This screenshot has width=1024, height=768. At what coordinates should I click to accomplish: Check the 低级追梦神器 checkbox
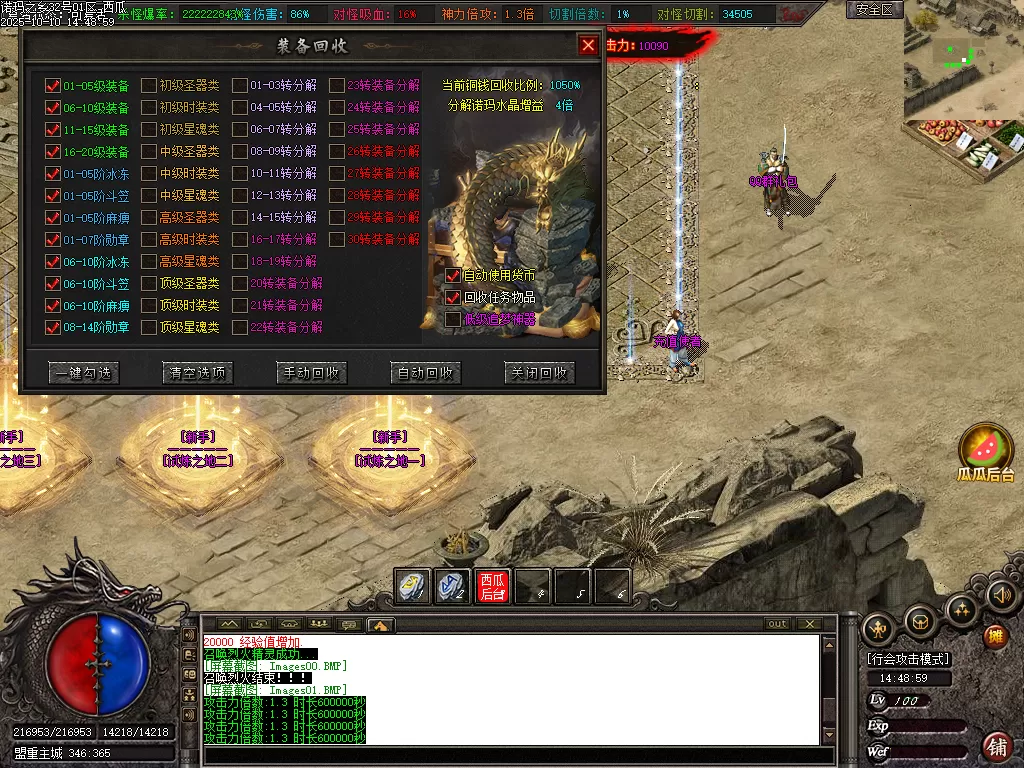[454, 319]
